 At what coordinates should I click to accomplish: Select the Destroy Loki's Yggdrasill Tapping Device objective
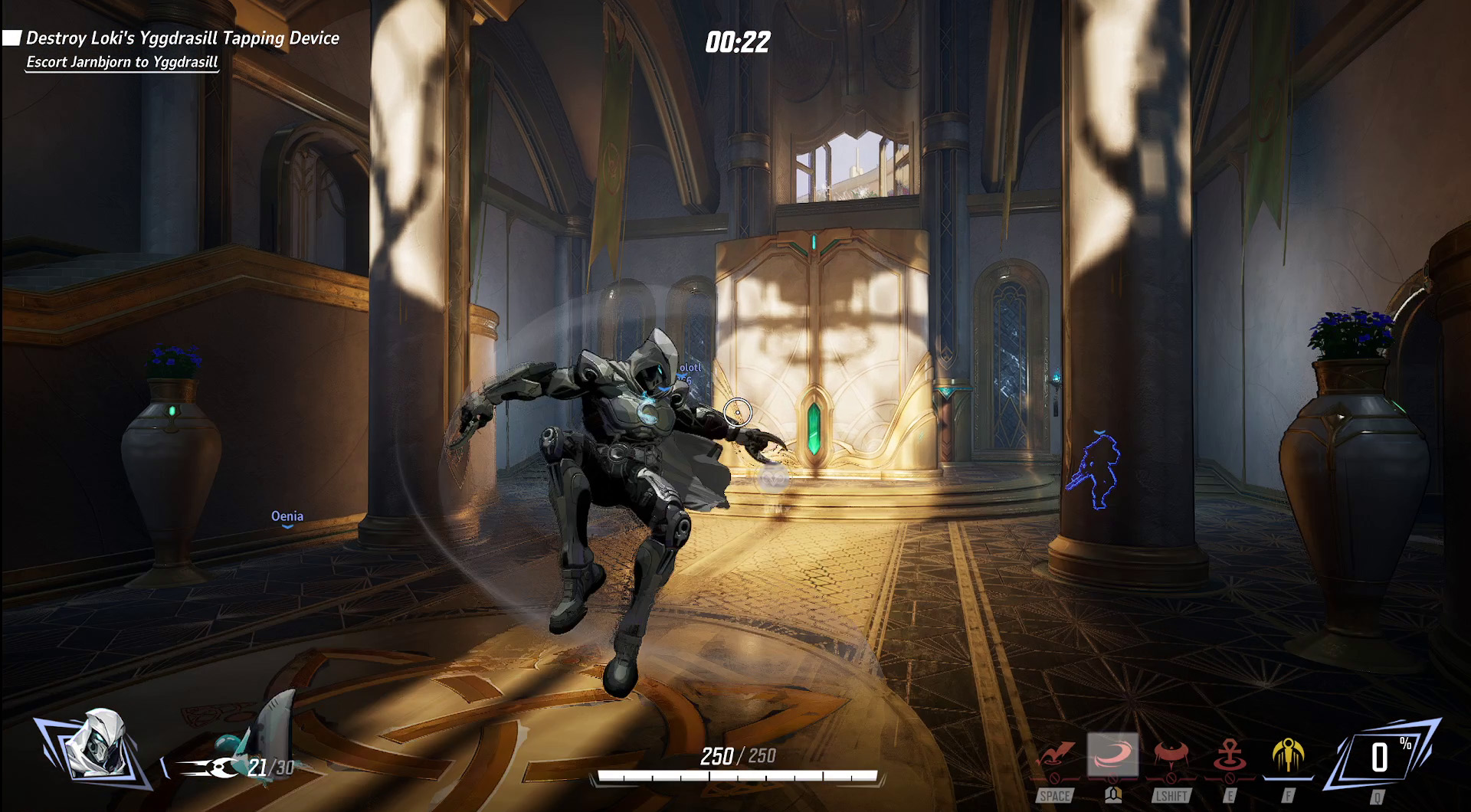[x=182, y=38]
